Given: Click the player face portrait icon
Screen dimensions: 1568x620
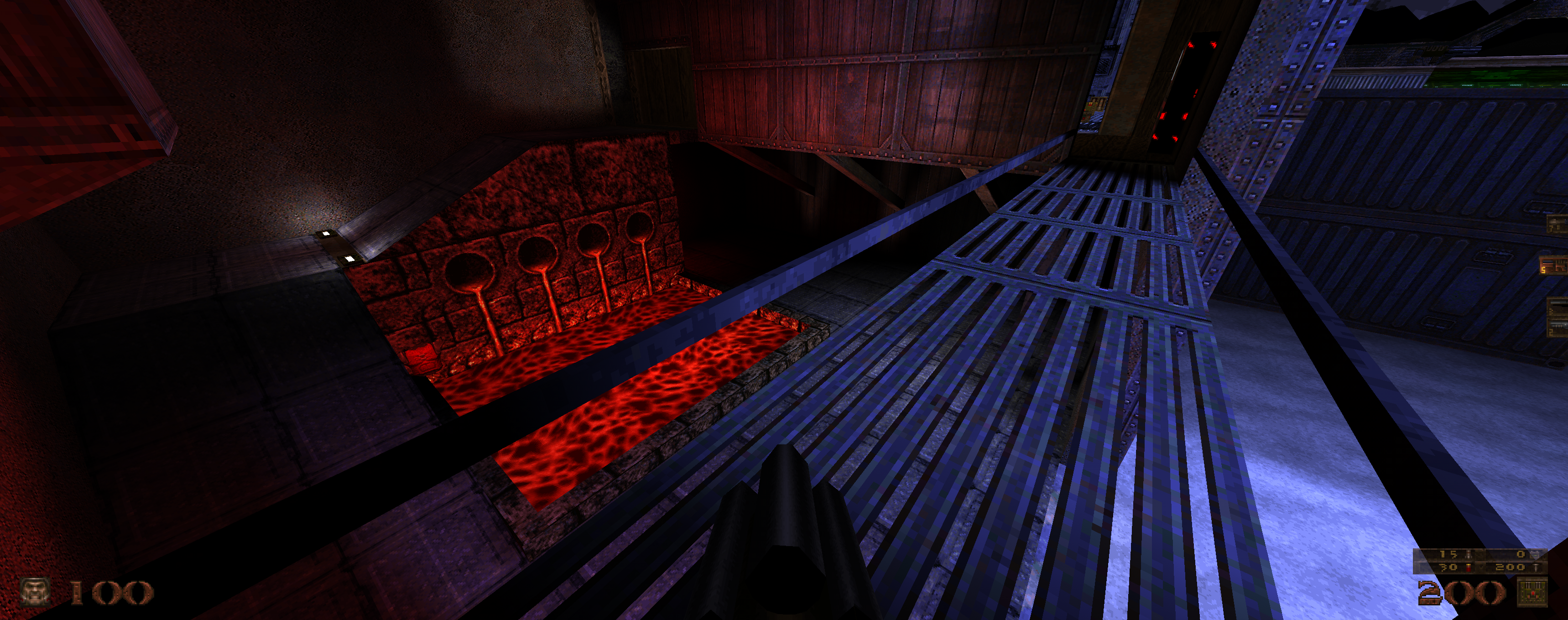Looking at the screenshot, I should click(x=34, y=592).
